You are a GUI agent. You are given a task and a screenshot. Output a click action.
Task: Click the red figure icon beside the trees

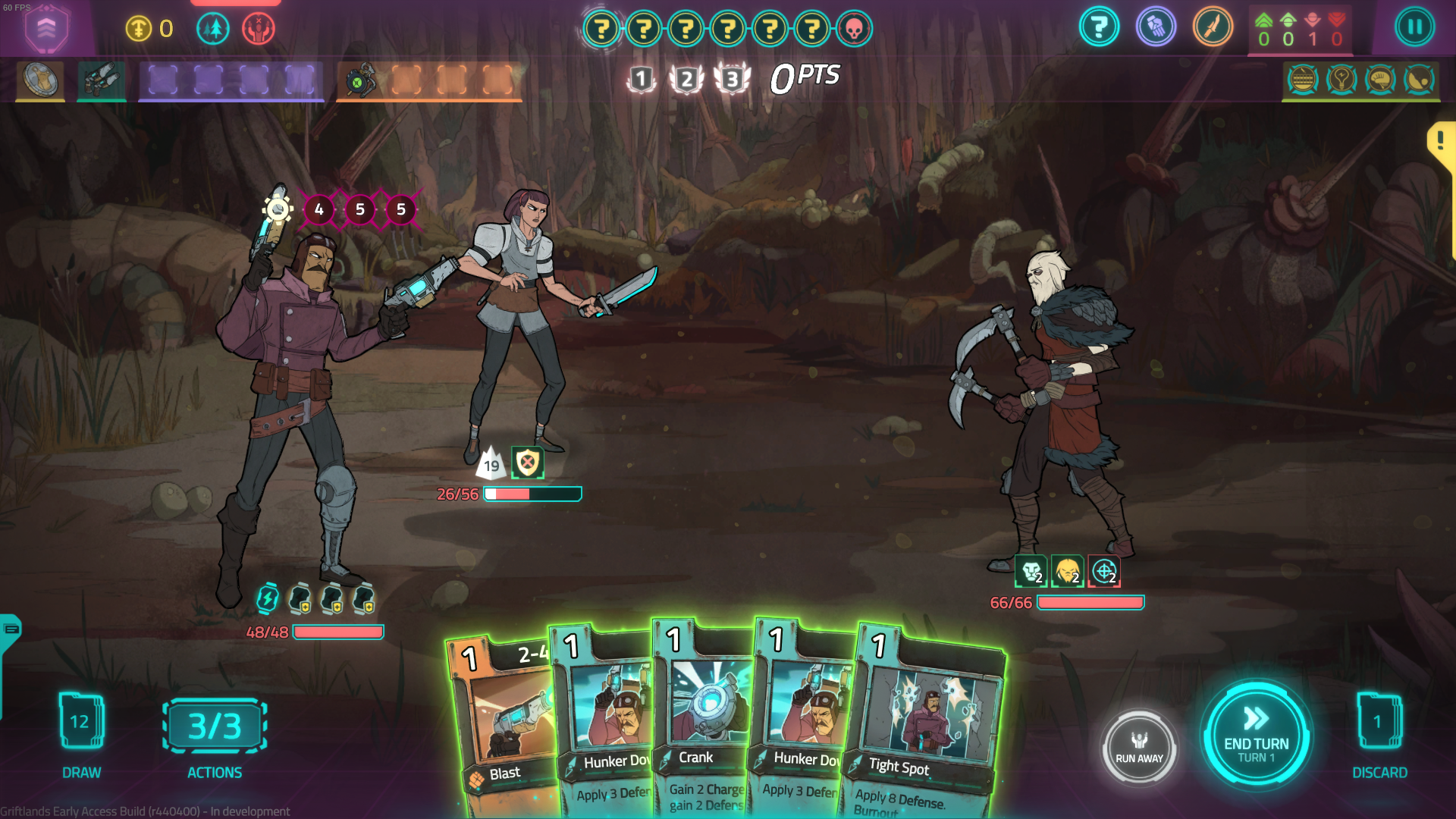pos(258,30)
